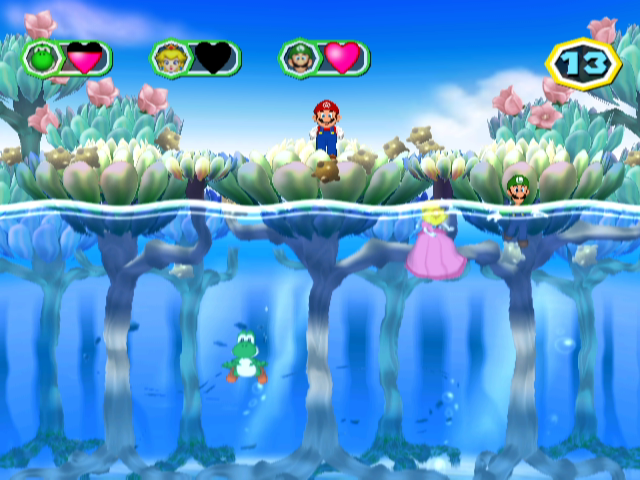The width and height of the screenshot is (640, 480).
Task: Select Luigi's player portrait icon
Action: [297, 58]
